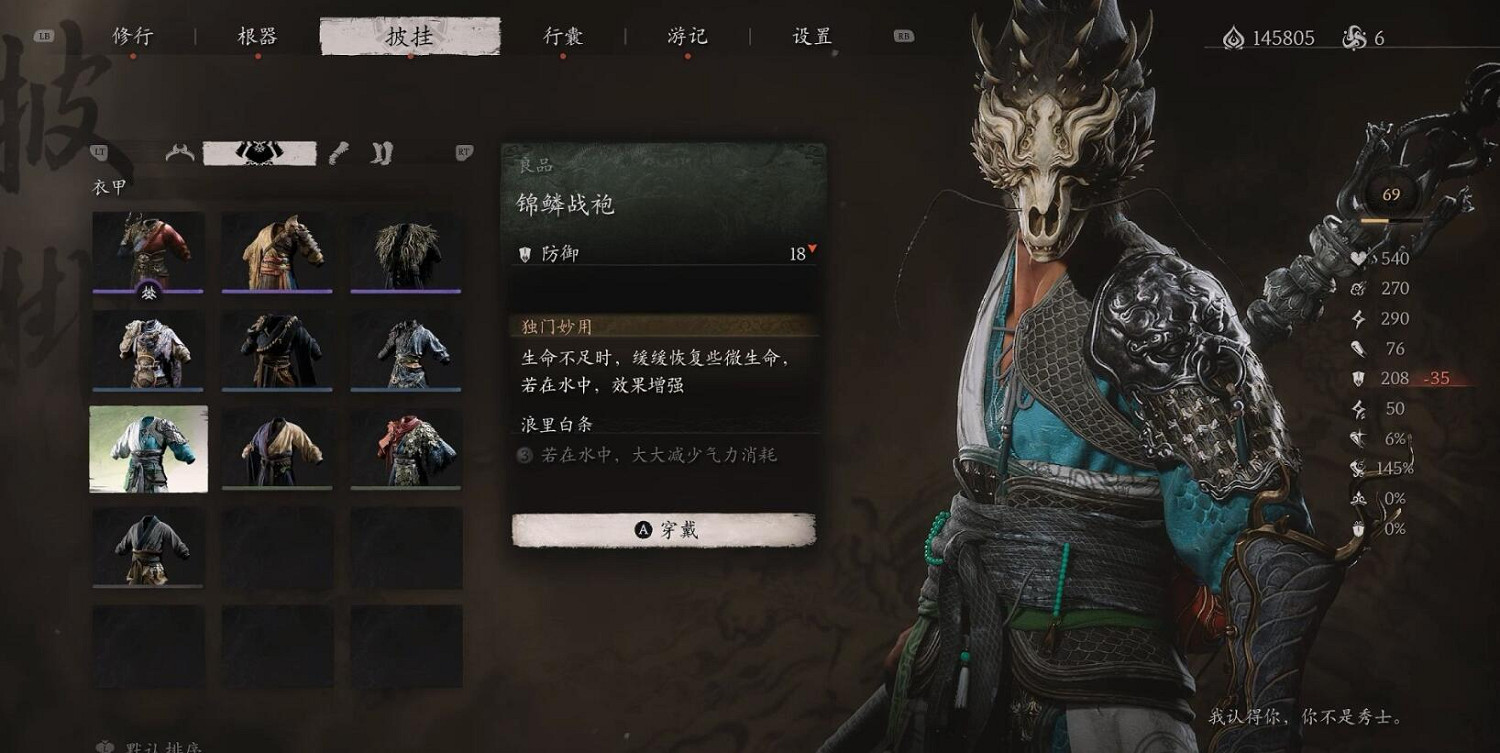Screen dimensions: 1500x753
Task: Click the crit stat icon showing 6%
Action: (x=1358, y=437)
